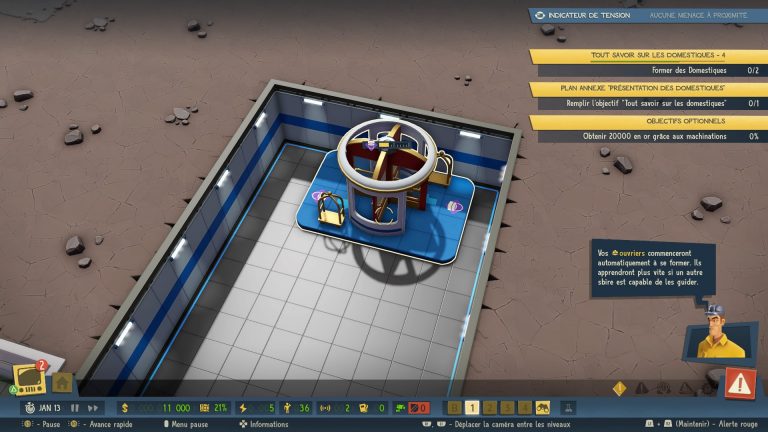Select the yellow diamond alert icon

click(619, 387)
